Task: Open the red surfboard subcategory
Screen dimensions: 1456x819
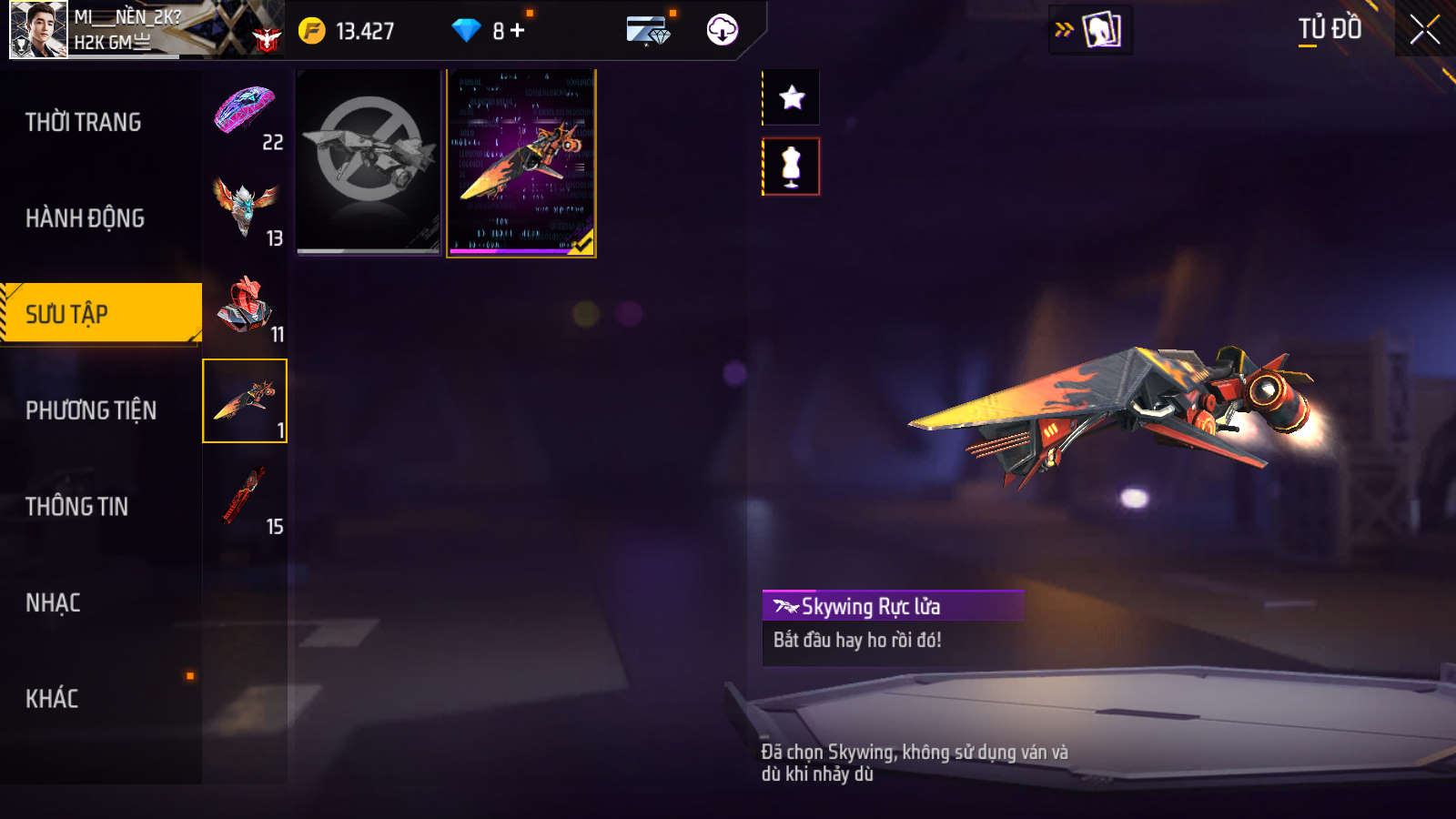Action: click(x=245, y=498)
